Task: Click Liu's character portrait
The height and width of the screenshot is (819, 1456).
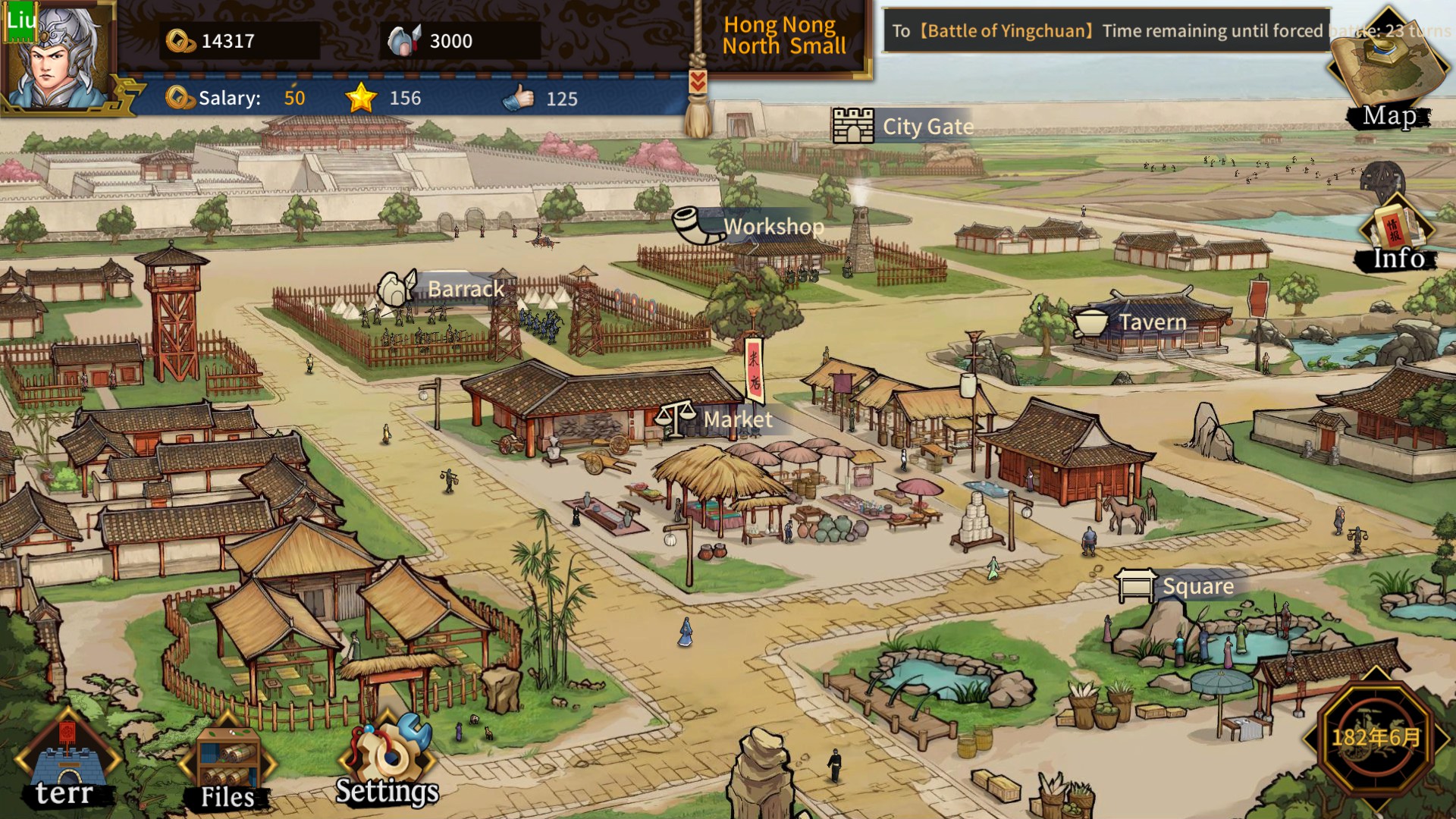Action: click(57, 57)
